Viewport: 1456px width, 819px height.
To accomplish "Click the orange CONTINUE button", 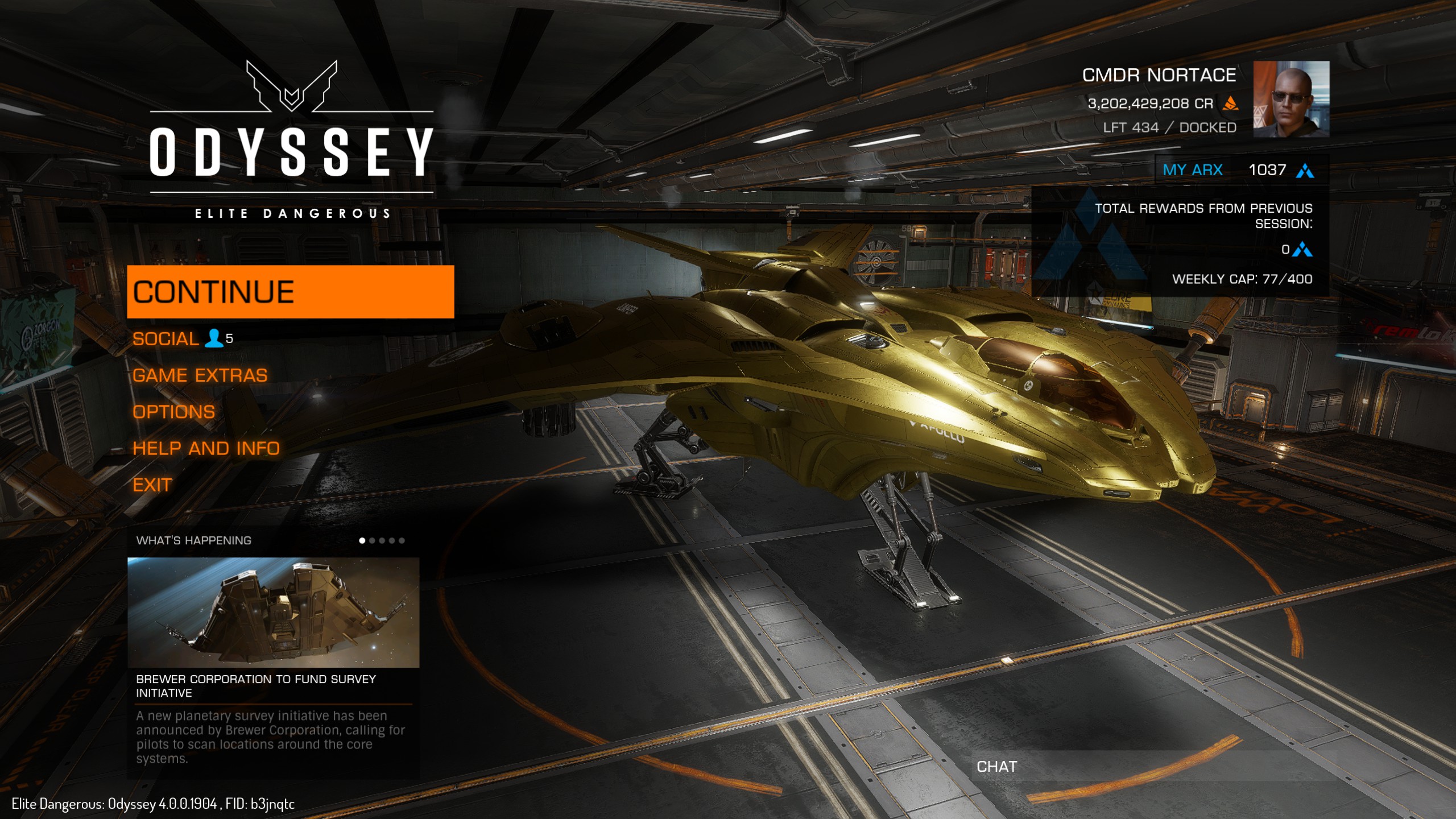I will (290, 292).
